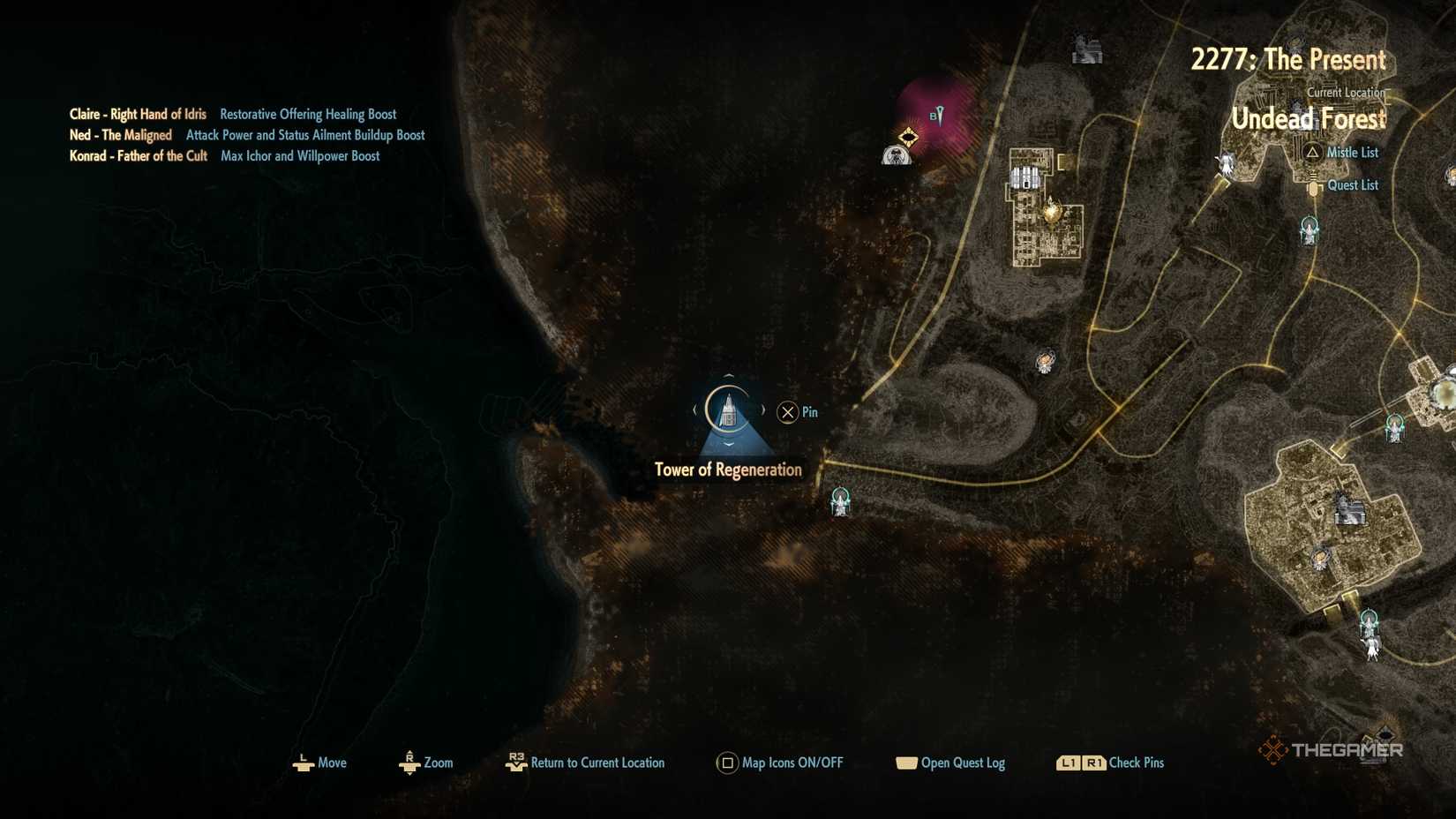Screen dimensions: 1456x819
Task: Select the Tower of Regeneration map icon
Action: (x=728, y=410)
